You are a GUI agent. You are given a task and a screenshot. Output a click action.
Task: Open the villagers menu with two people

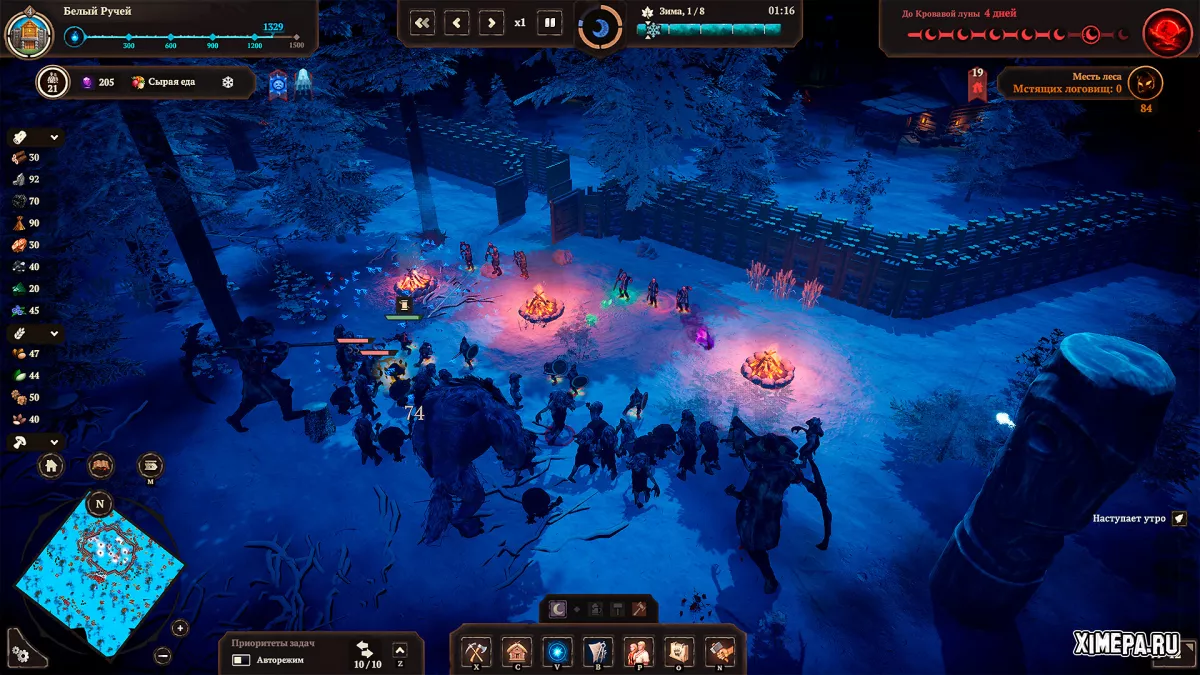pyautogui.click(x=638, y=652)
